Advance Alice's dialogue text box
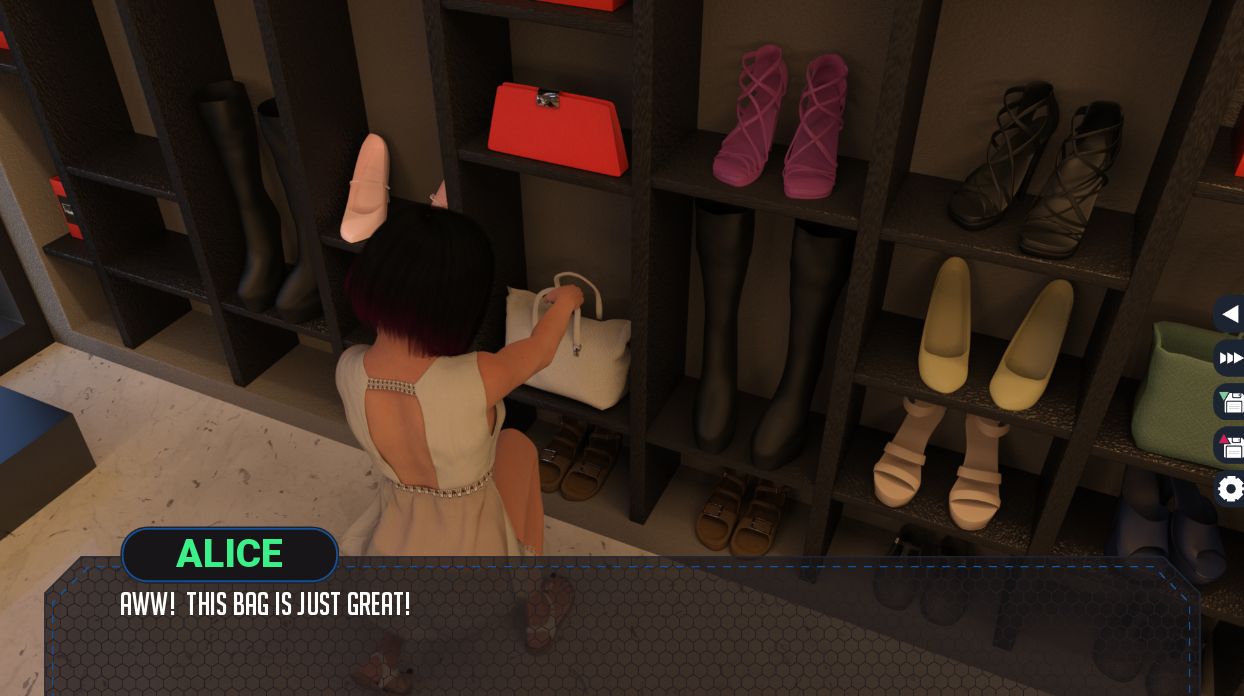The height and width of the screenshot is (696, 1244). click(620, 630)
